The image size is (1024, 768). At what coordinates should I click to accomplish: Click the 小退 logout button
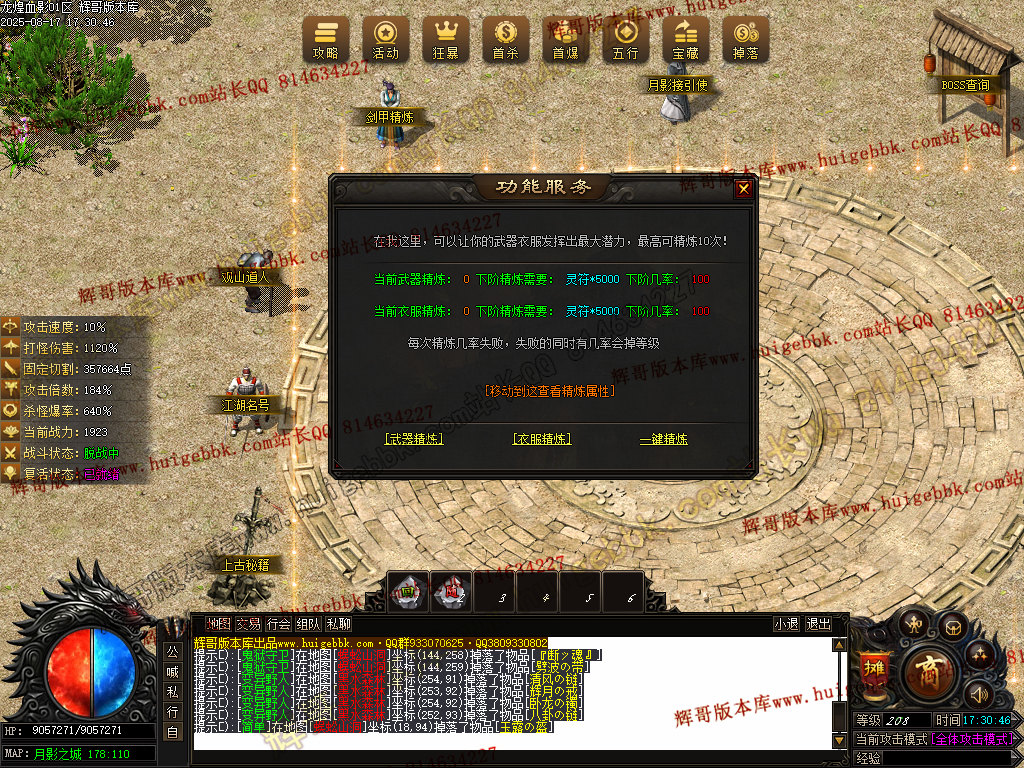click(x=787, y=624)
